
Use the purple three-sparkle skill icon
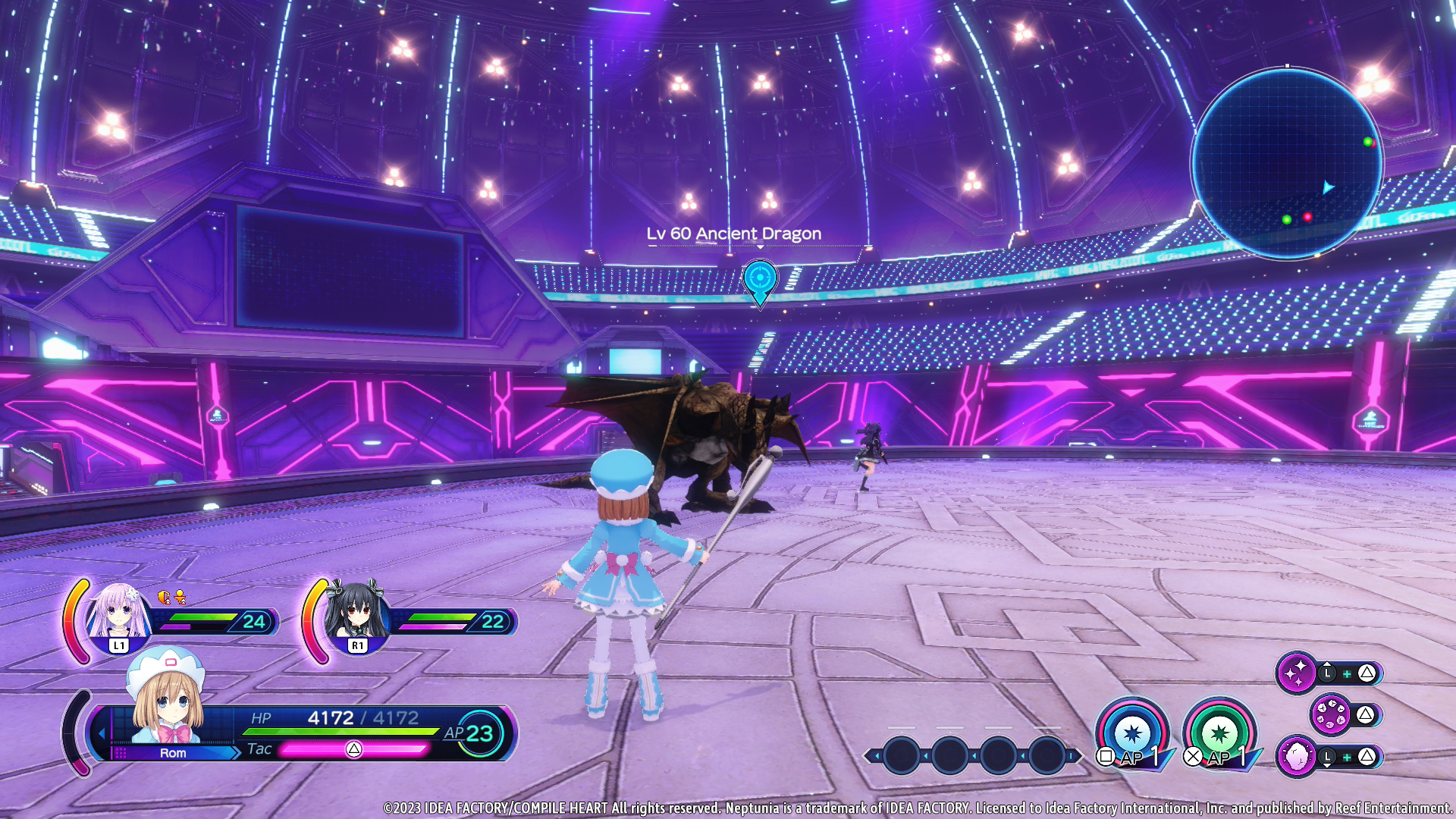coord(1297,672)
